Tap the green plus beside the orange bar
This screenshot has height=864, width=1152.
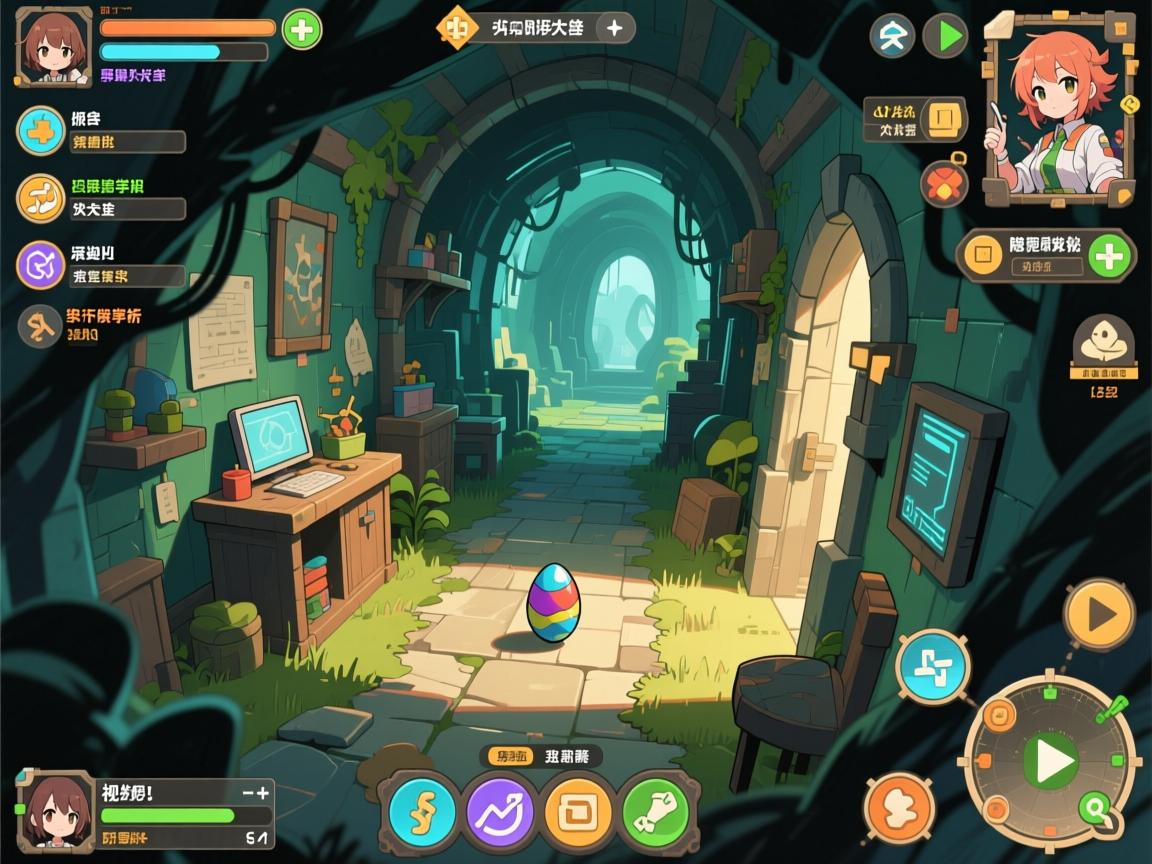point(301,30)
